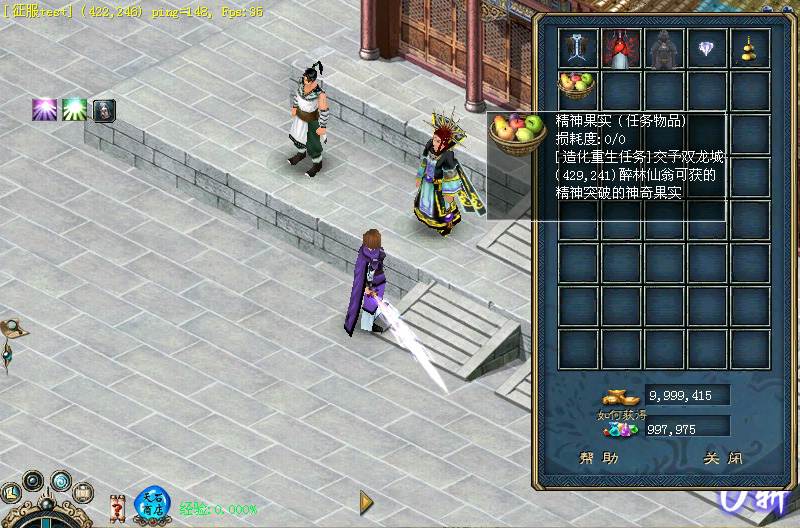
Task: Open the bag's 帮助 help button
Action: point(600,458)
